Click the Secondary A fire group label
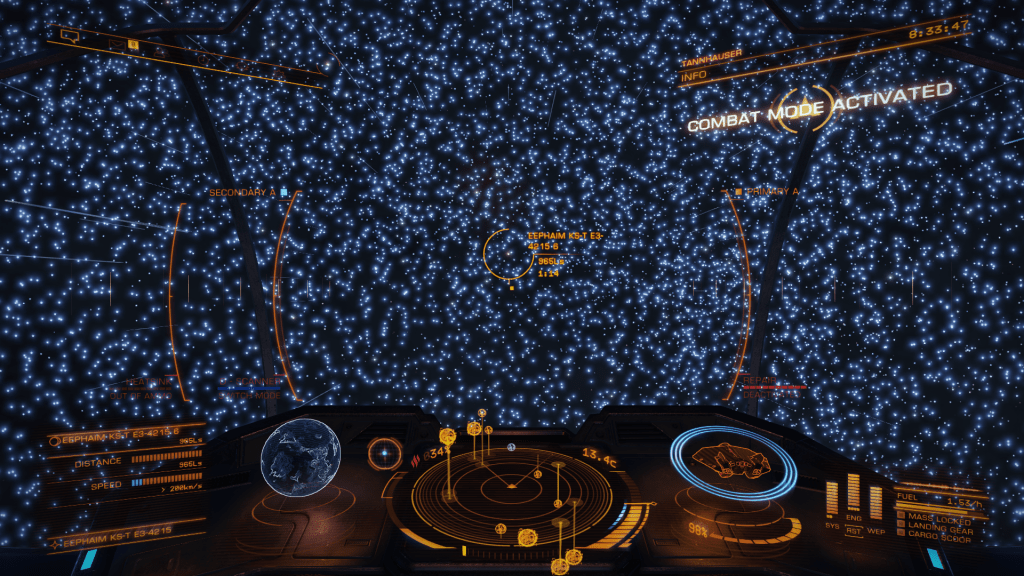 coord(242,192)
